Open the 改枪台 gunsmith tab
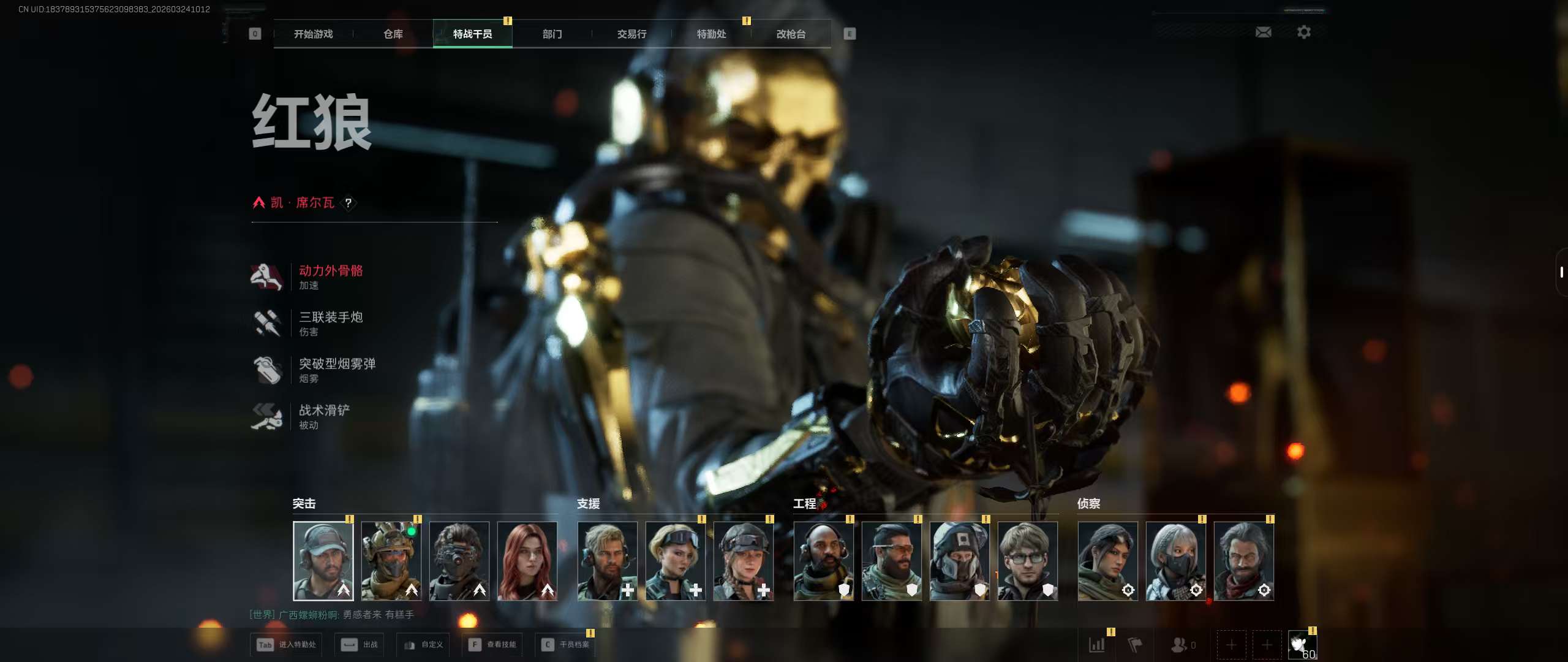This screenshot has height=662, width=1568. click(x=791, y=34)
